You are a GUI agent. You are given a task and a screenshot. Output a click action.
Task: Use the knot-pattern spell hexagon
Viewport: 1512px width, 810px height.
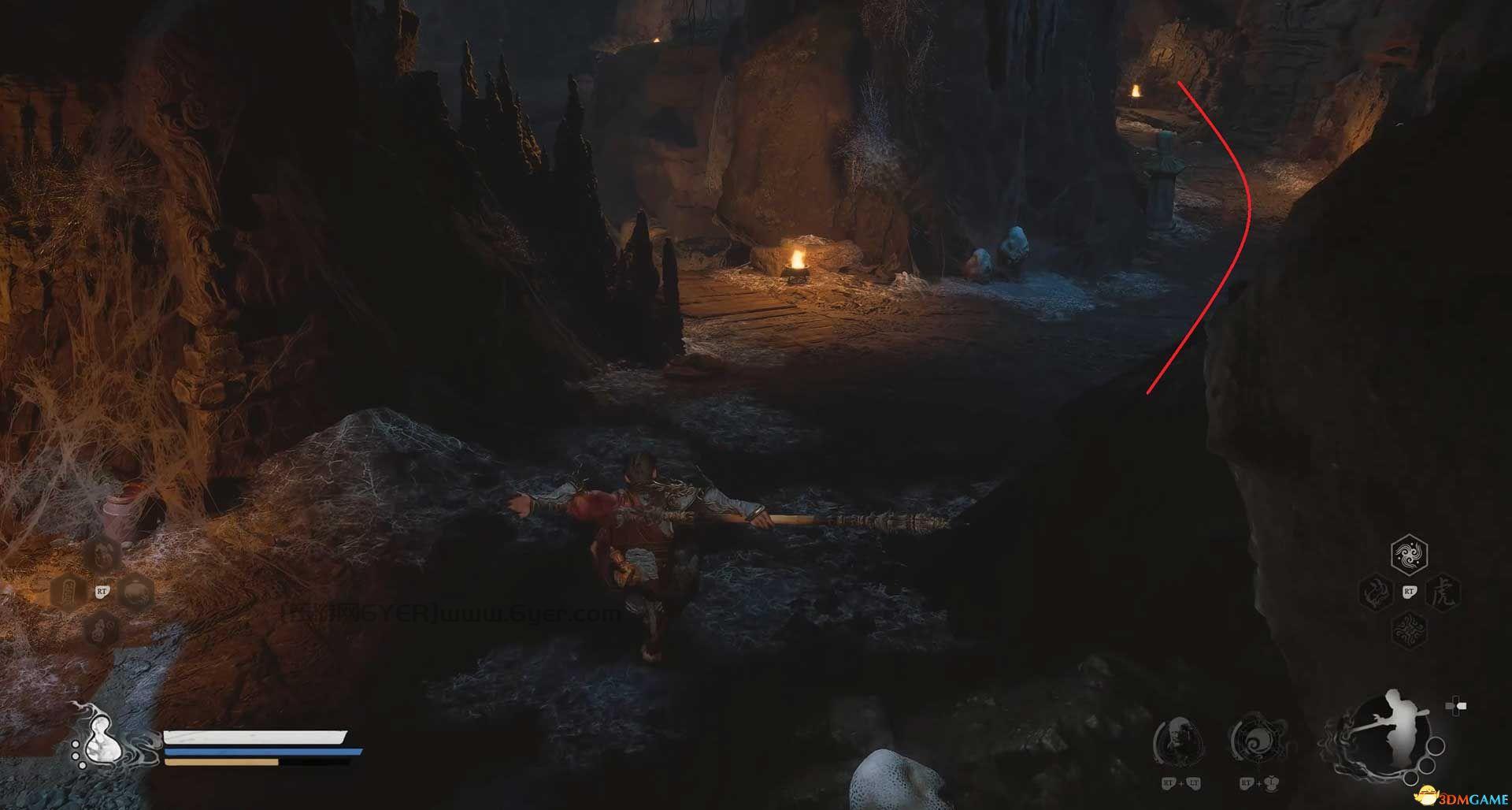pos(1409,629)
